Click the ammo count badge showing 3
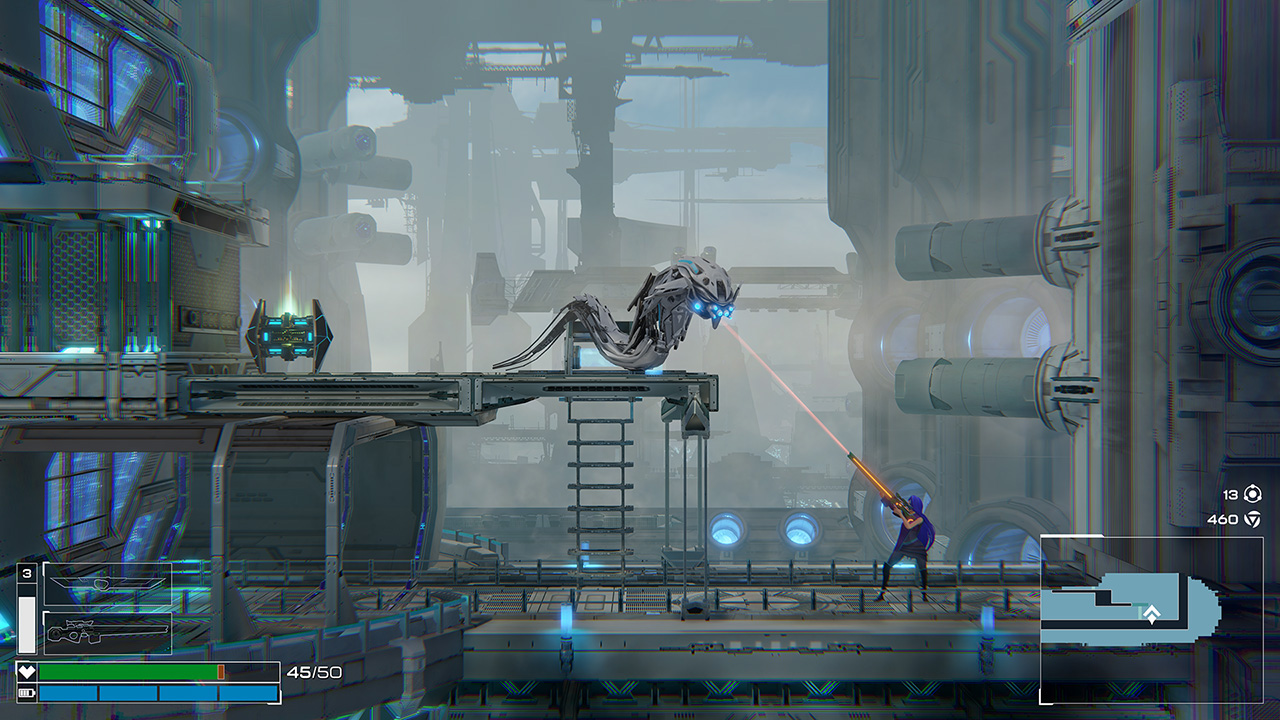This screenshot has width=1280, height=720. [26, 571]
